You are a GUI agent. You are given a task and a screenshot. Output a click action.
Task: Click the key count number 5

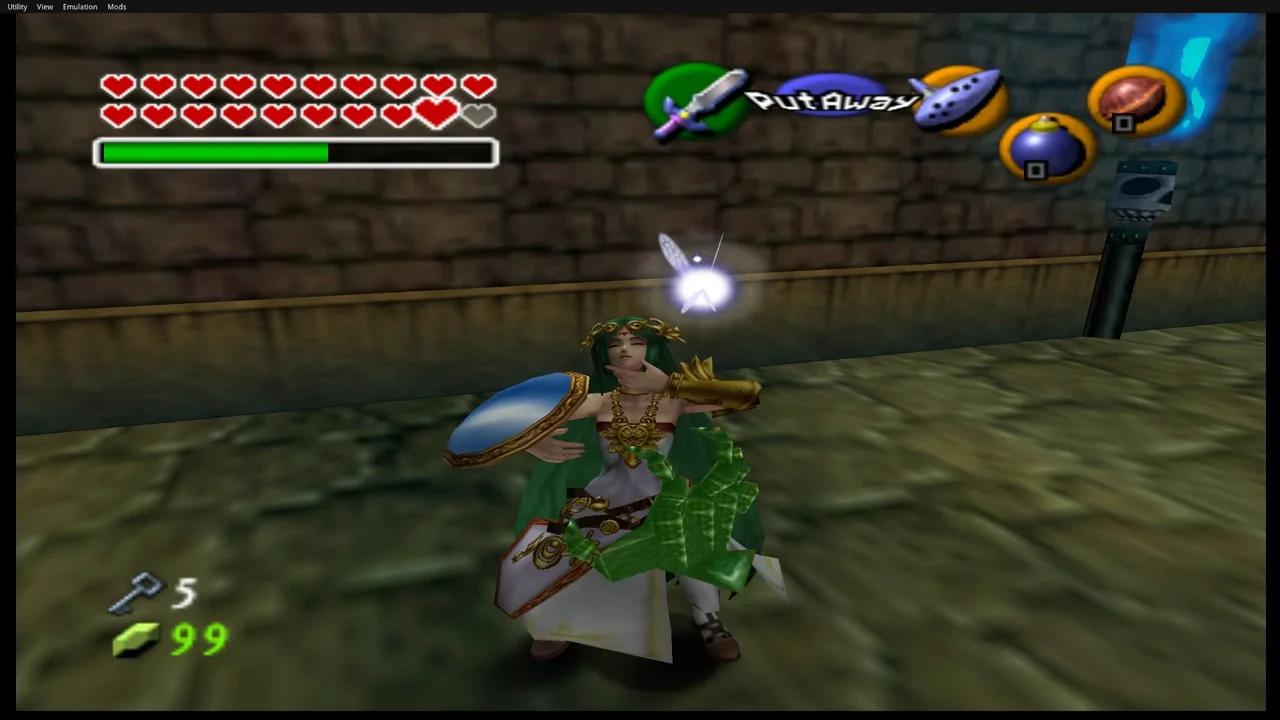click(x=186, y=592)
